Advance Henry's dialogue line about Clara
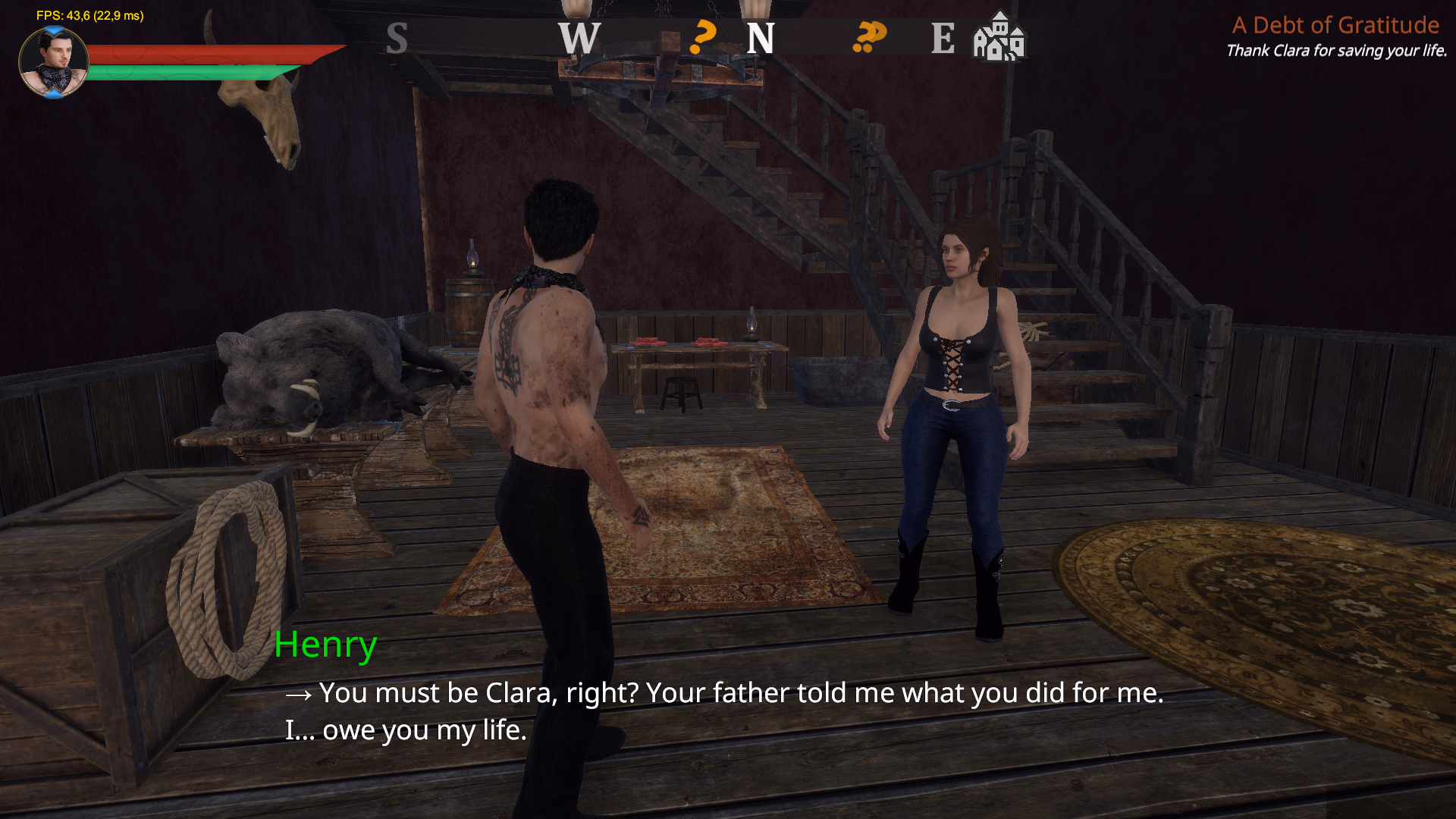 [723, 711]
